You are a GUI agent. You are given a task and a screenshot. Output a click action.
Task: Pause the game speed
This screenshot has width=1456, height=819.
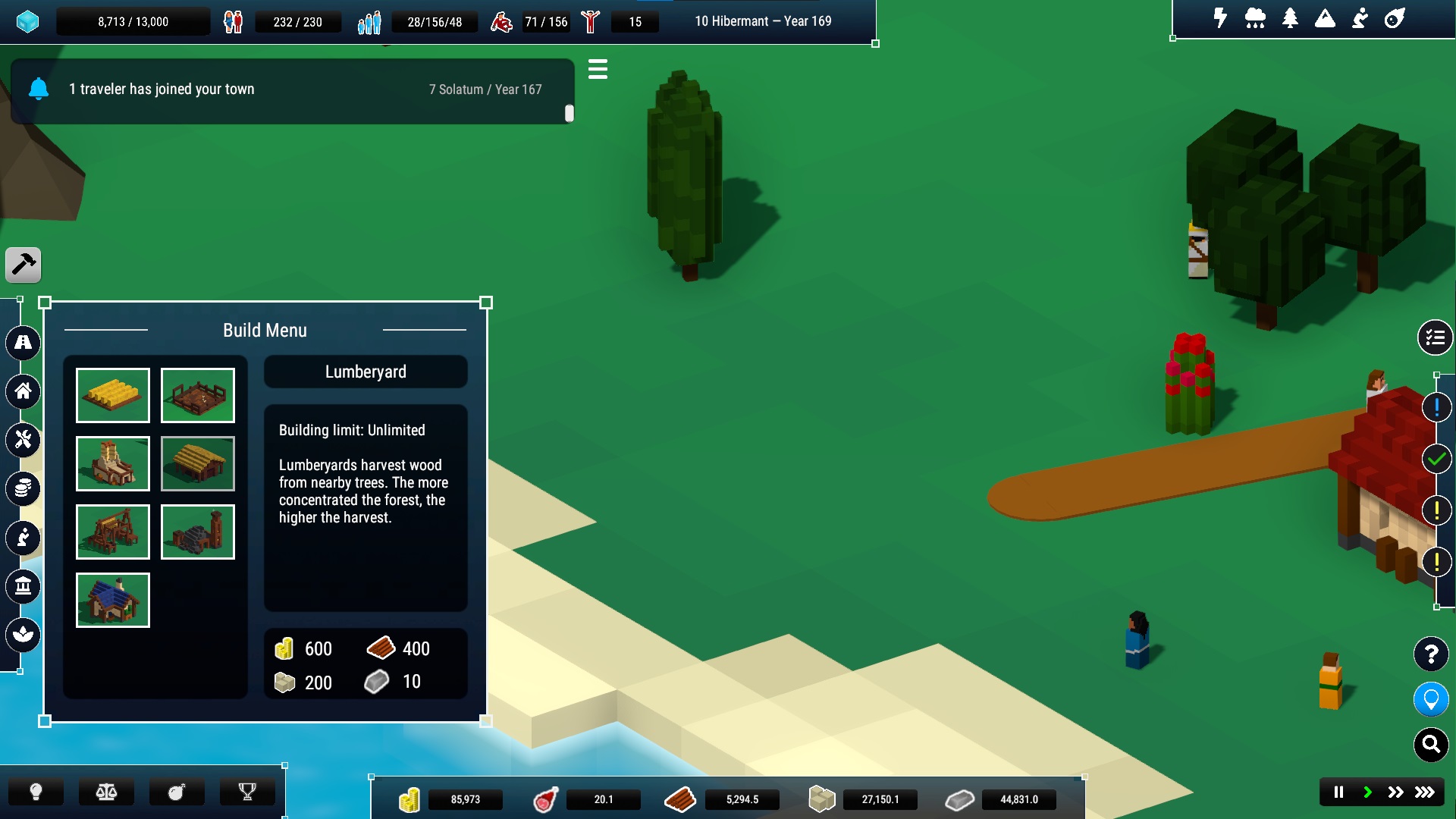pos(1338,792)
